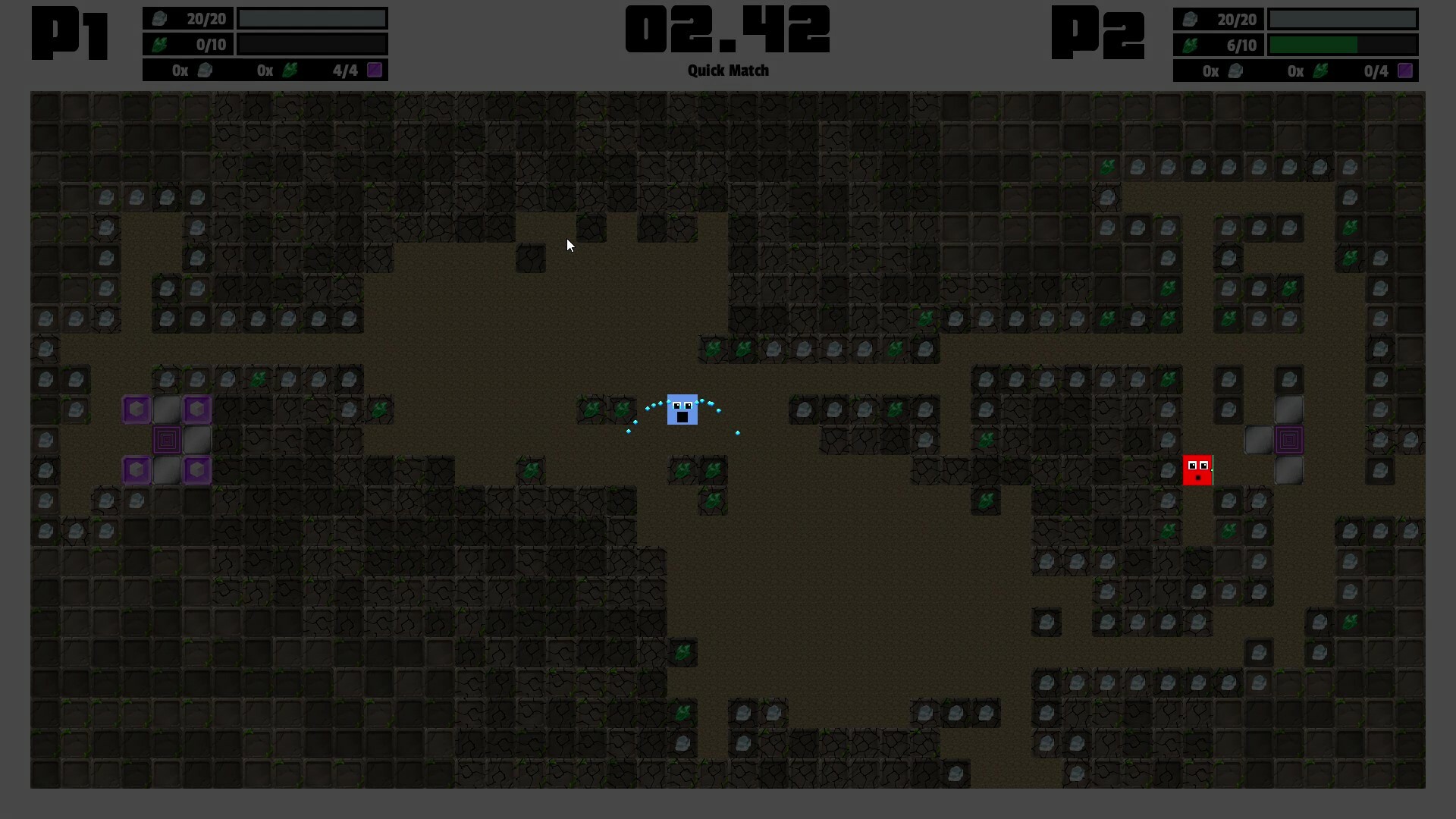Click the emerald icon showing 0/10 for P1
1456x819 pixels.
tap(161, 45)
